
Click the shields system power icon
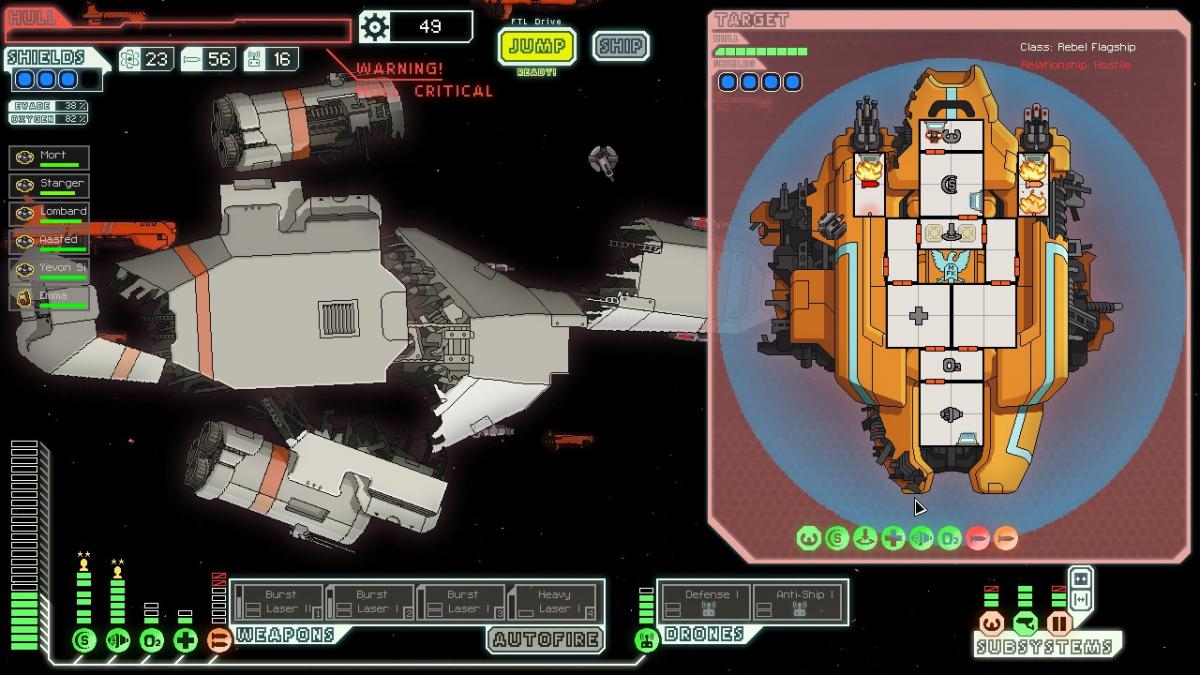(x=84, y=640)
